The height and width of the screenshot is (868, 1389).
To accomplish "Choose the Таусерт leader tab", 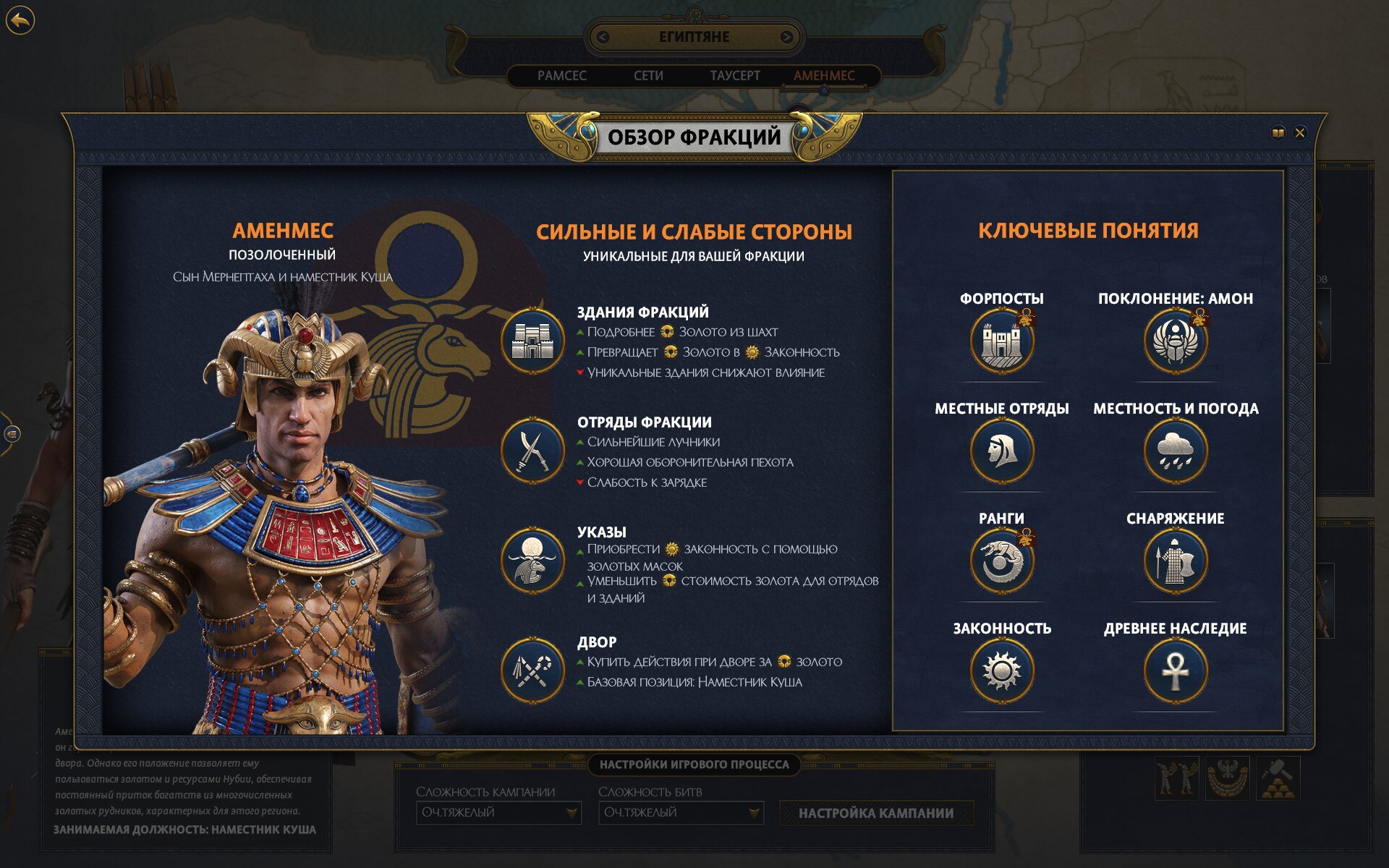I will click(735, 75).
